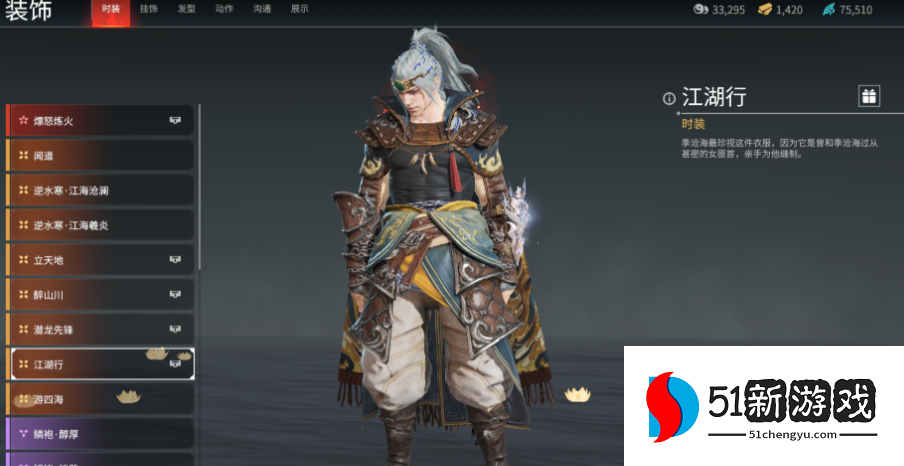Select the 爆怒炼火 outfit entry
This screenshot has height=466, width=904.
coord(100,121)
